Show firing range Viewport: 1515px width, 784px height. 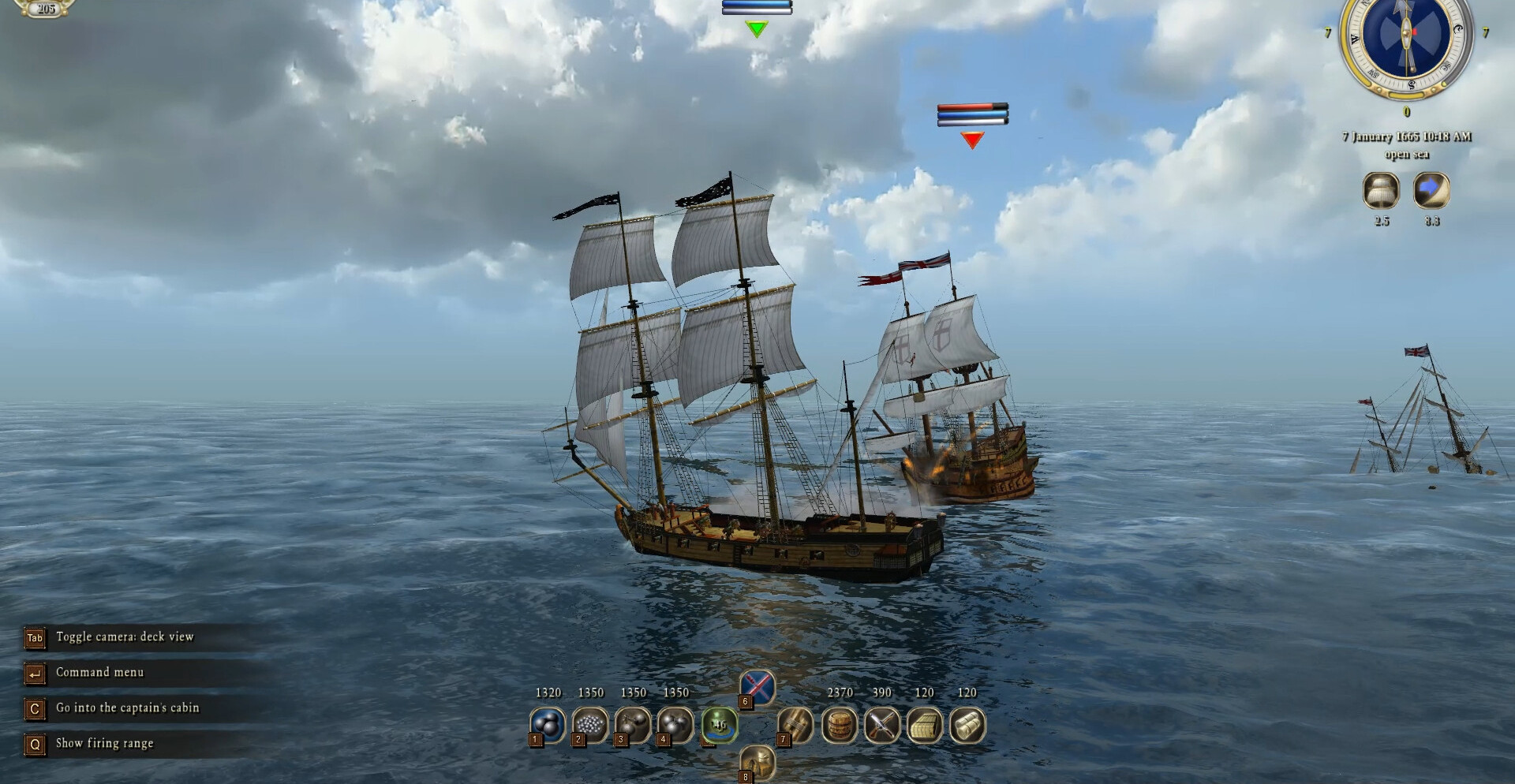pyautogui.click(x=104, y=744)
